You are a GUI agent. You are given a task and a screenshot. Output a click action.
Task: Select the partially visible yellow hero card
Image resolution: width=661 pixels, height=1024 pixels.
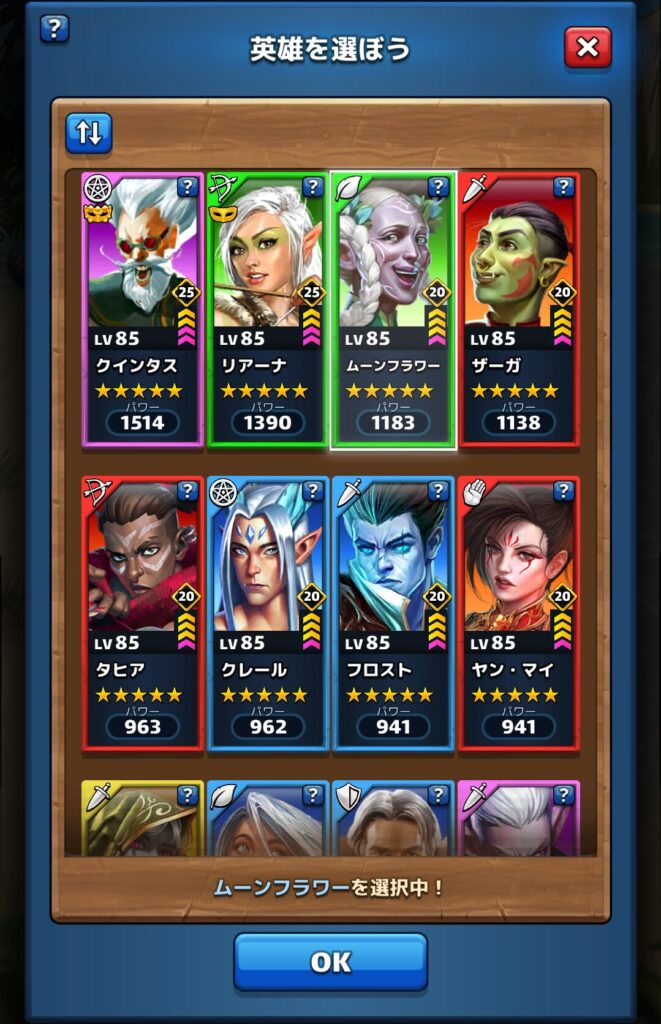142,820
